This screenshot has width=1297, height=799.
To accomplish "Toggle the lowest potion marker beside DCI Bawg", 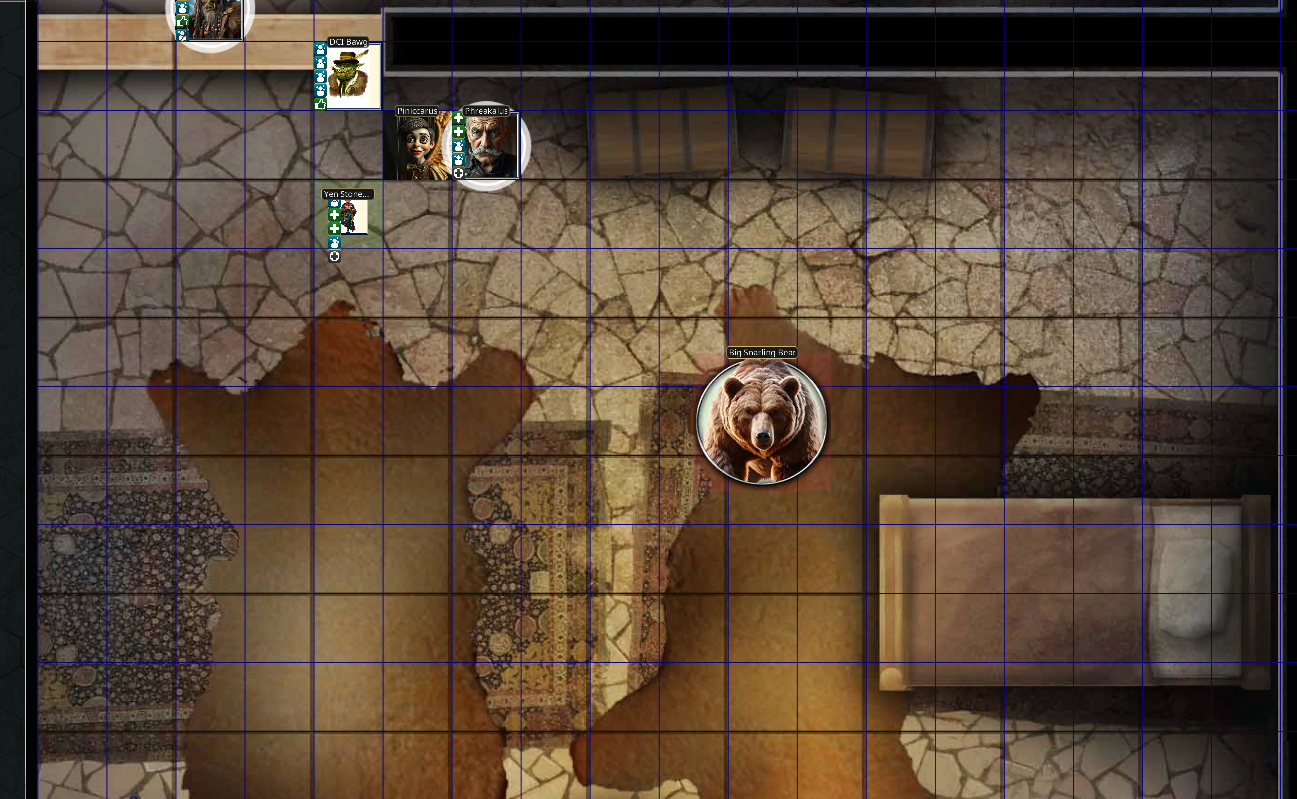I will [x=319, y=89].
